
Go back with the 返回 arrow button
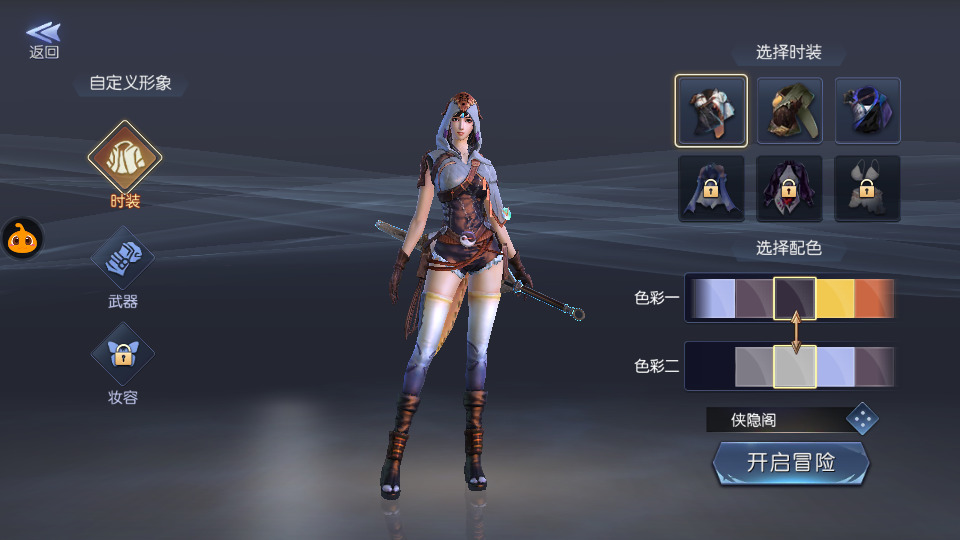43,40
